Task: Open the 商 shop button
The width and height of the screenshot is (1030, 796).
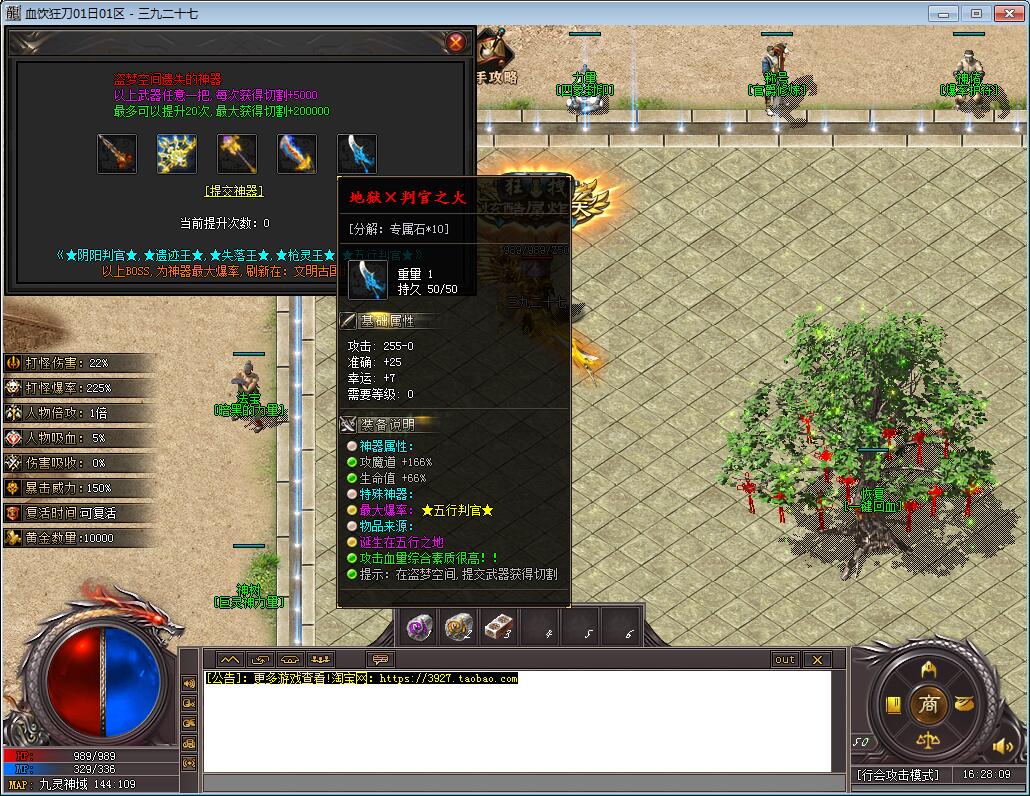Action: click(929, 705)
